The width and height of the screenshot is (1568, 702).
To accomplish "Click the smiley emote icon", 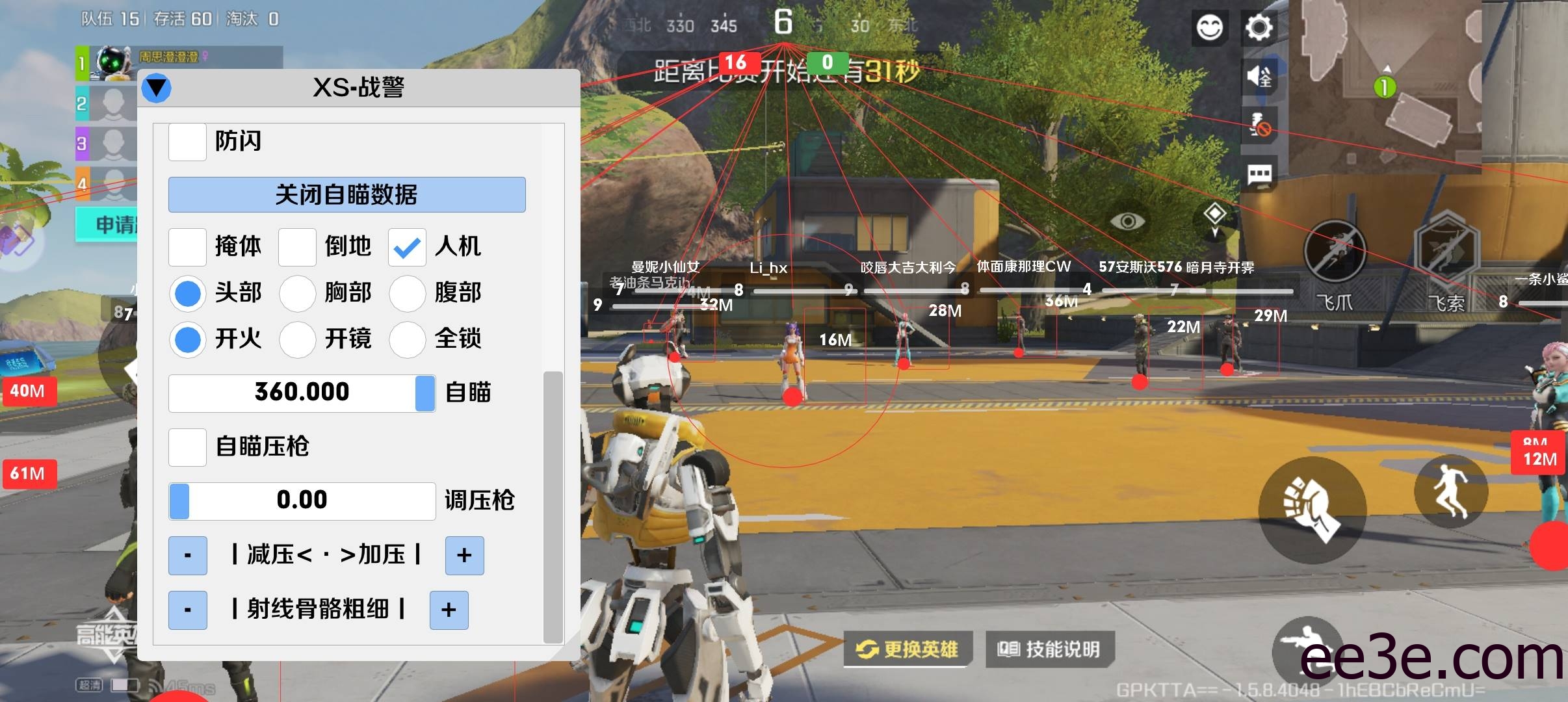I will (x=1209, y=27).
